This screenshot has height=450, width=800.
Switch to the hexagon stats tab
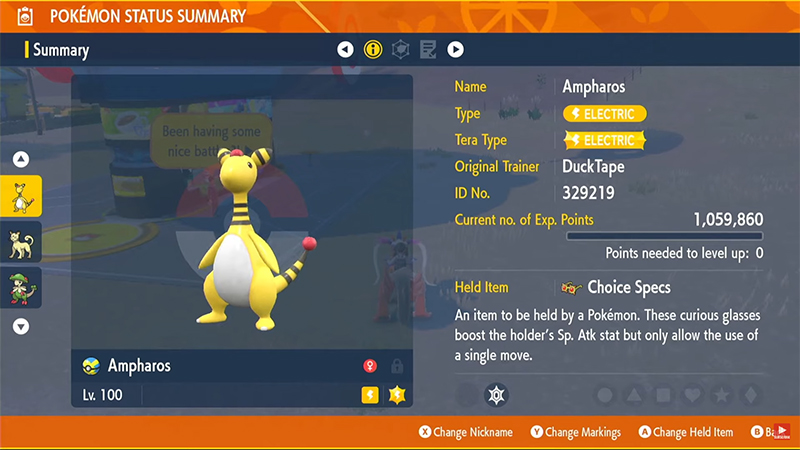(401, 49)
